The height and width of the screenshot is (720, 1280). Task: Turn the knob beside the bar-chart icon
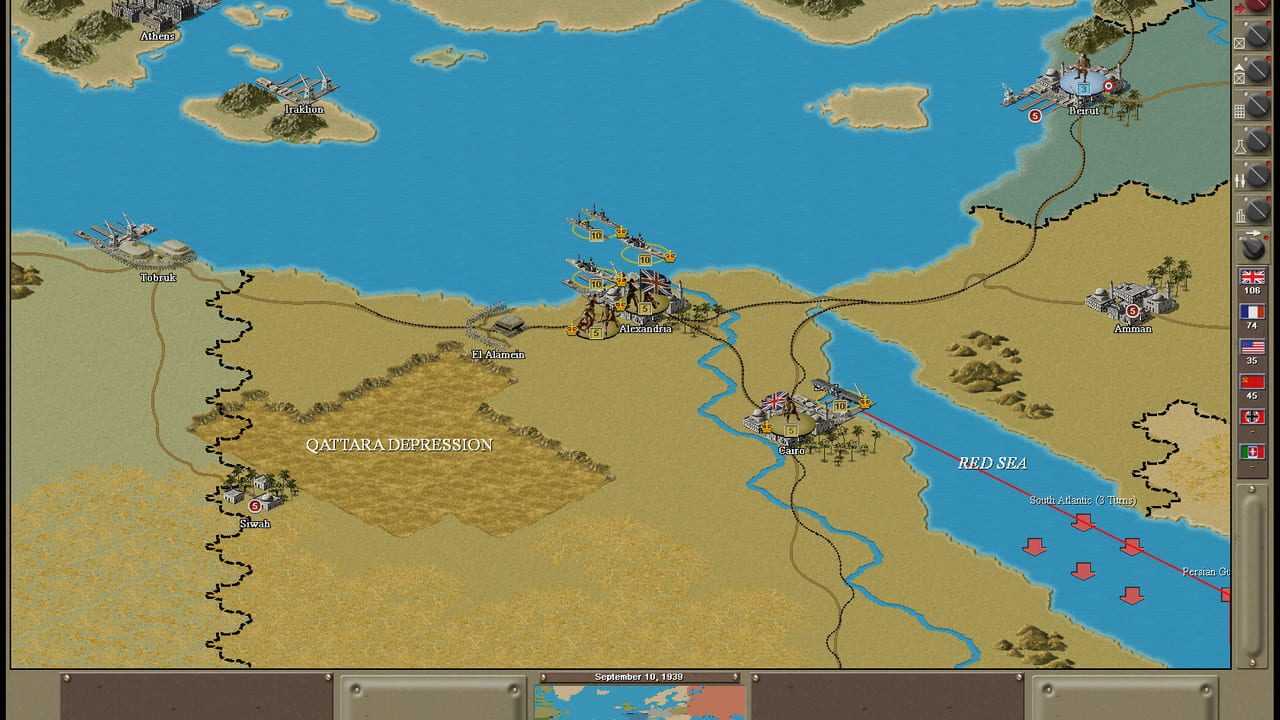pos(1258,212)
